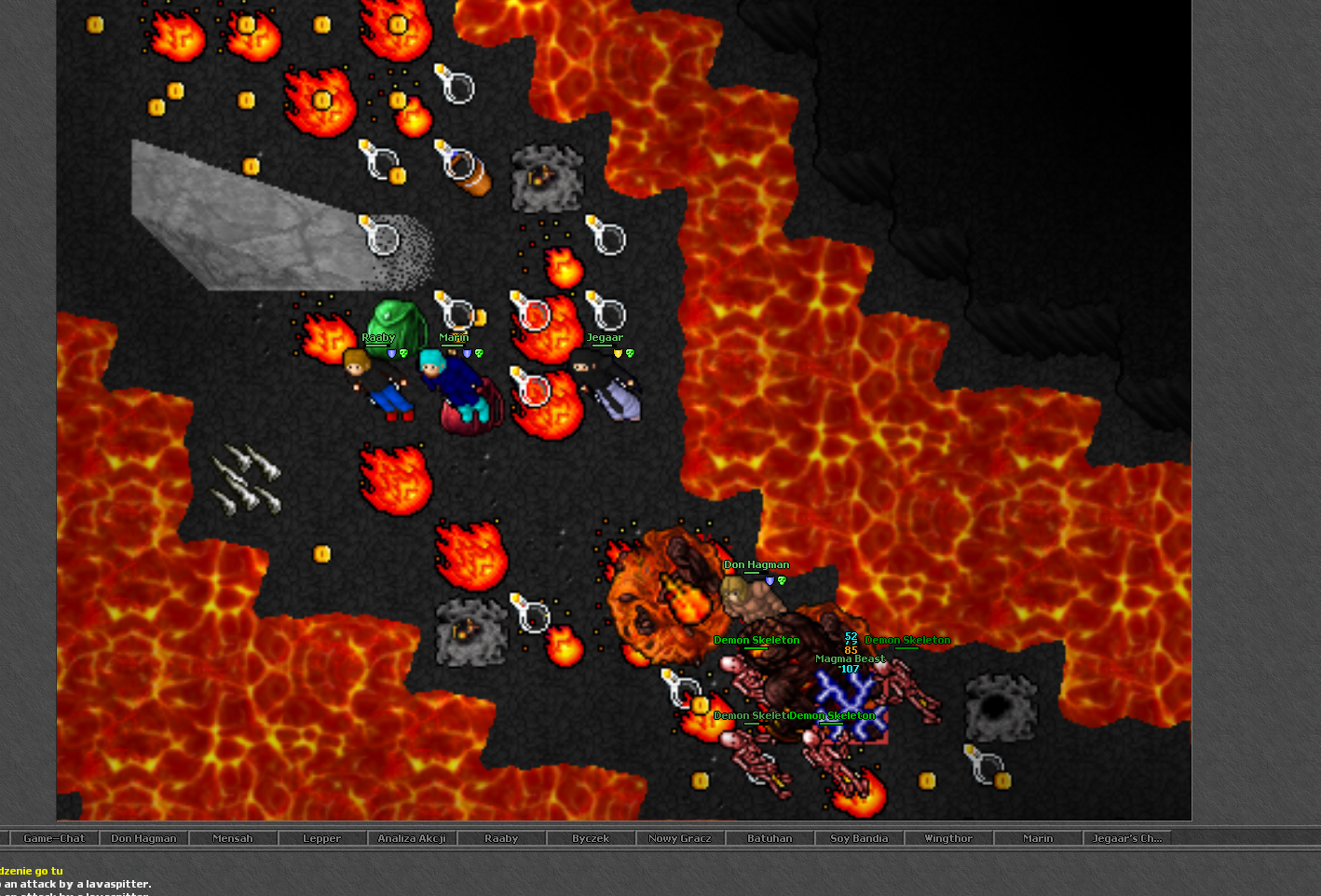Switch to the Soy Bandia tab
Image resolution: width=1321 pixels, height=896 pixels.
coord(859,838)
